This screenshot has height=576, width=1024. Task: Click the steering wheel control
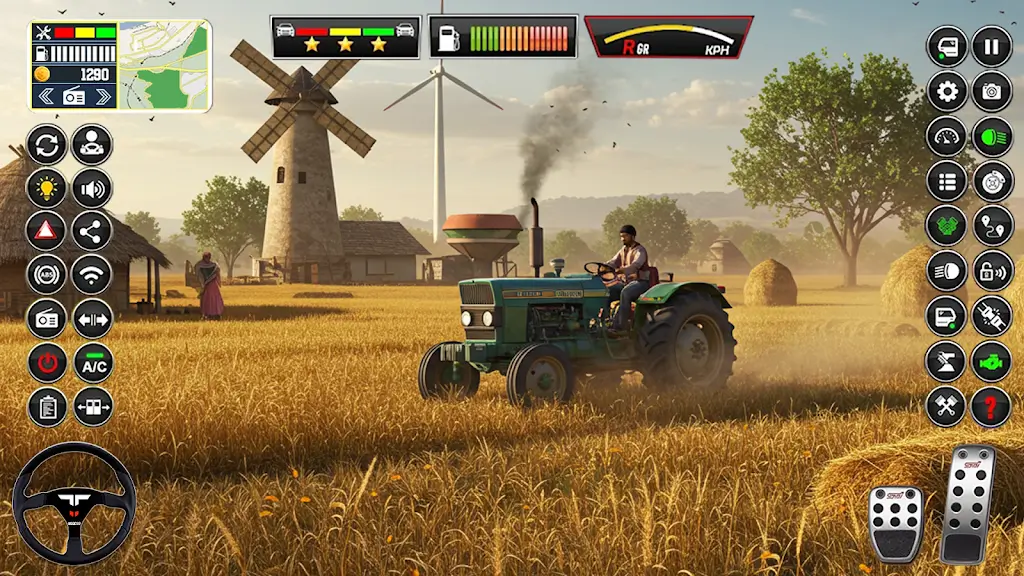[x=74, y=503]
